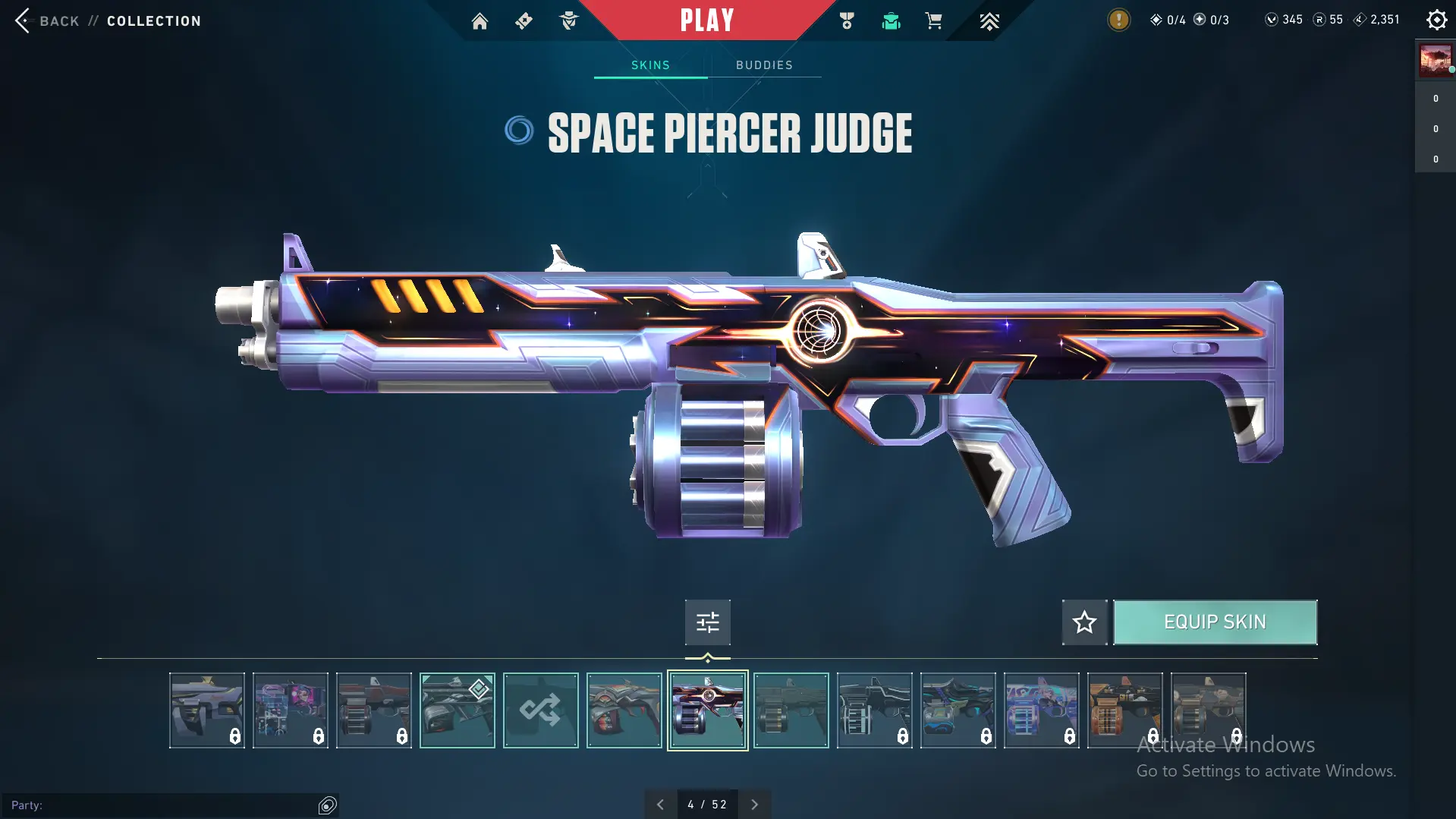Switch to the Buddies tab
Viewport: 1456px width, 819px height.
click(764, 65)
